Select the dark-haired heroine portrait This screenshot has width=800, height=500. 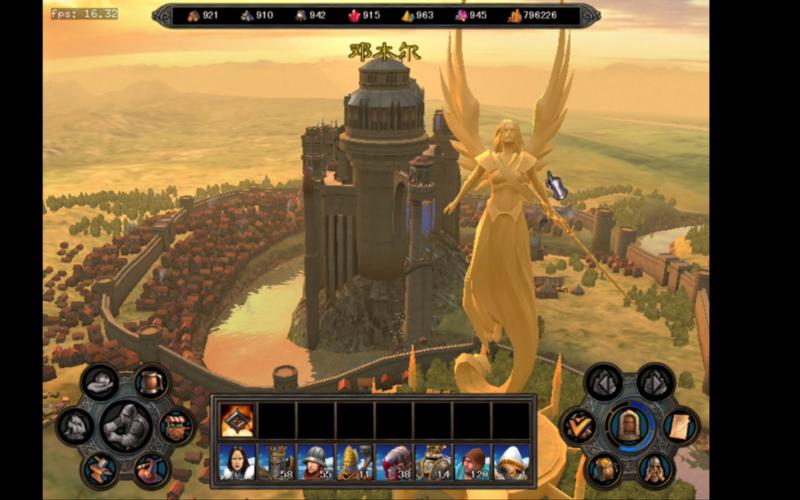pyautogui.click(x=237, y=461)
